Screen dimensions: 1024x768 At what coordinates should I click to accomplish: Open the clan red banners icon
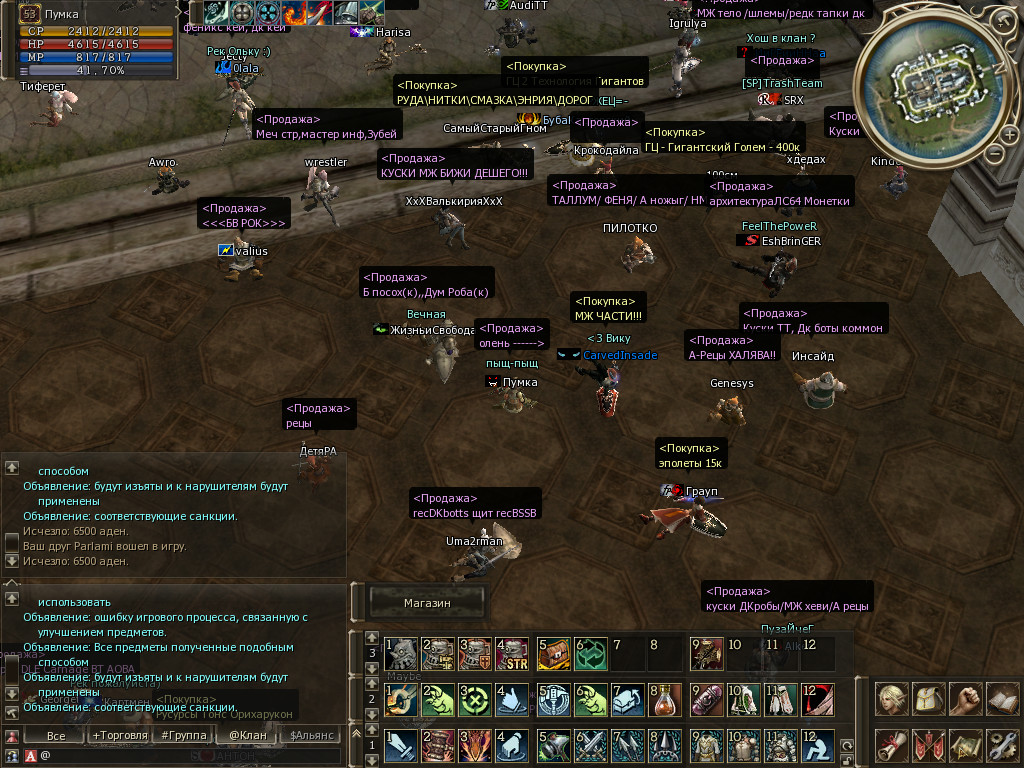pyautogui.click(x=930, y=745)
